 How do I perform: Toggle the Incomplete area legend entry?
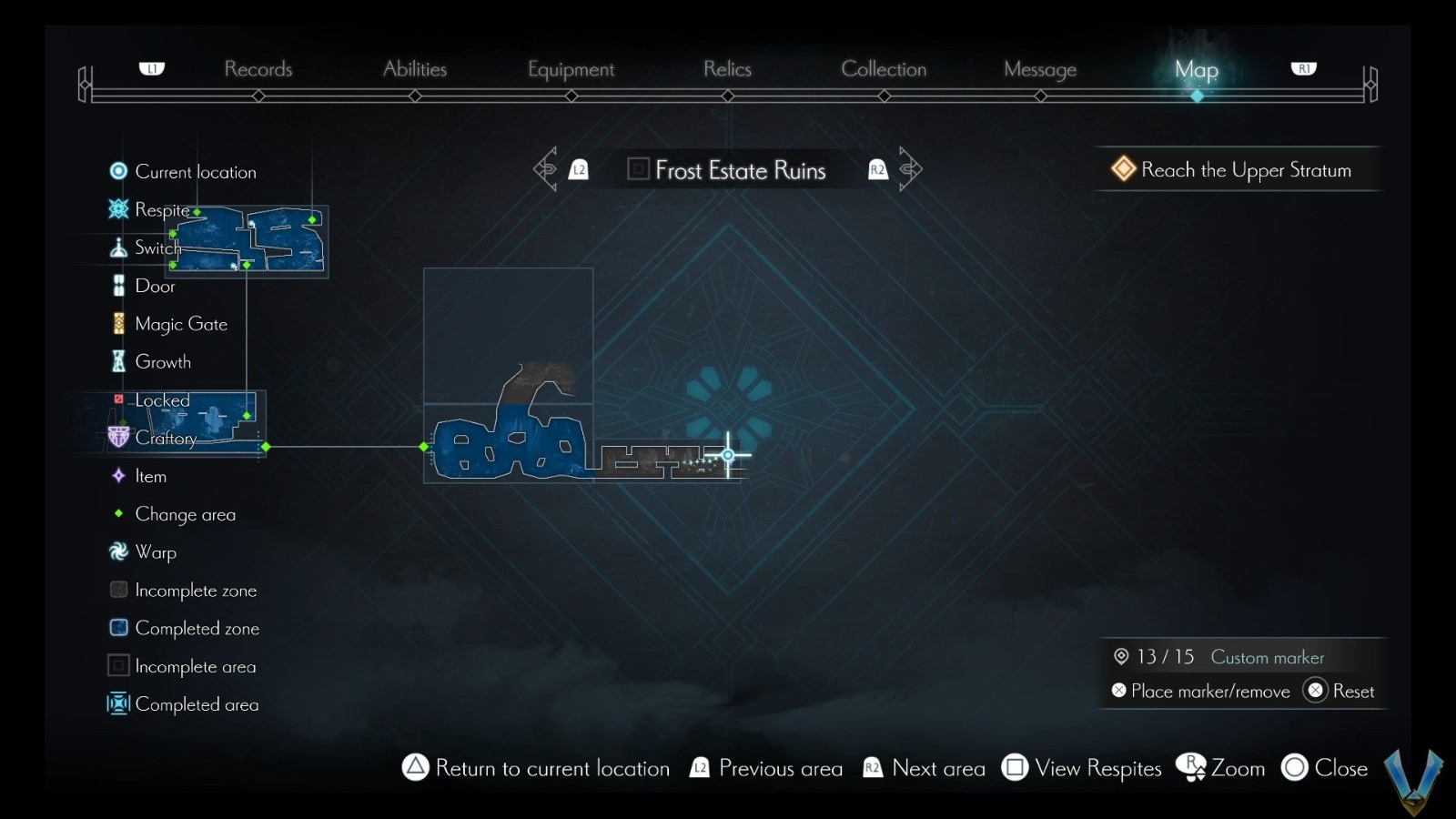tap(117, 665)
